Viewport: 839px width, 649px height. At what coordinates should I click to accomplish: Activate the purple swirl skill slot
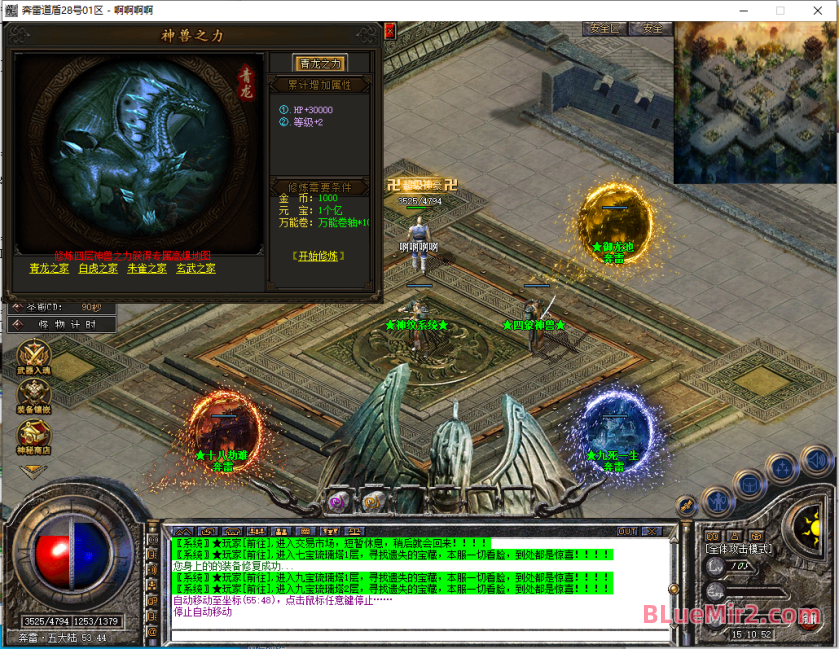pos(339,501)
